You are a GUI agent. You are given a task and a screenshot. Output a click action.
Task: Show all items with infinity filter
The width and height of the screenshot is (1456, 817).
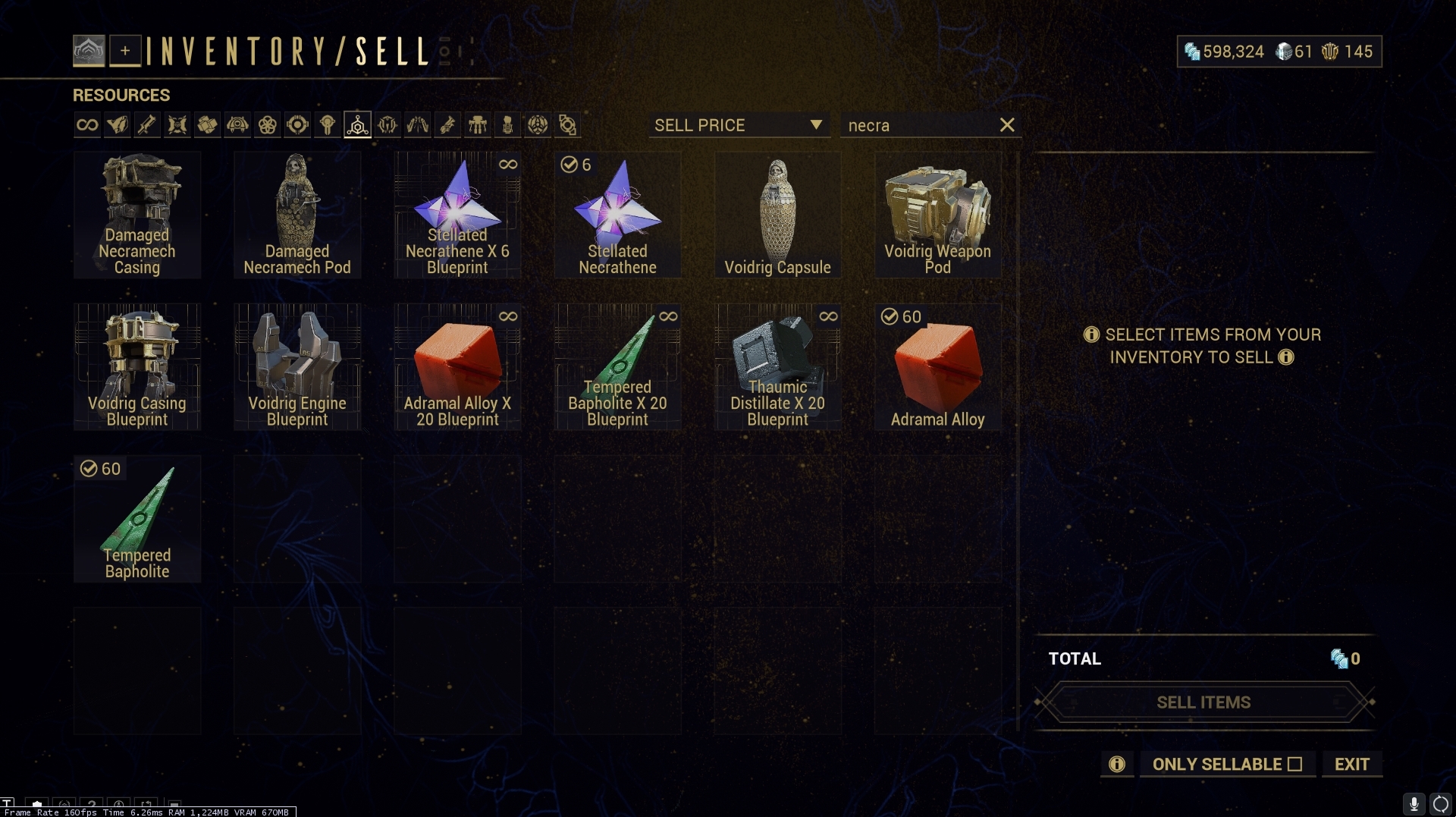tap(87, 125)
